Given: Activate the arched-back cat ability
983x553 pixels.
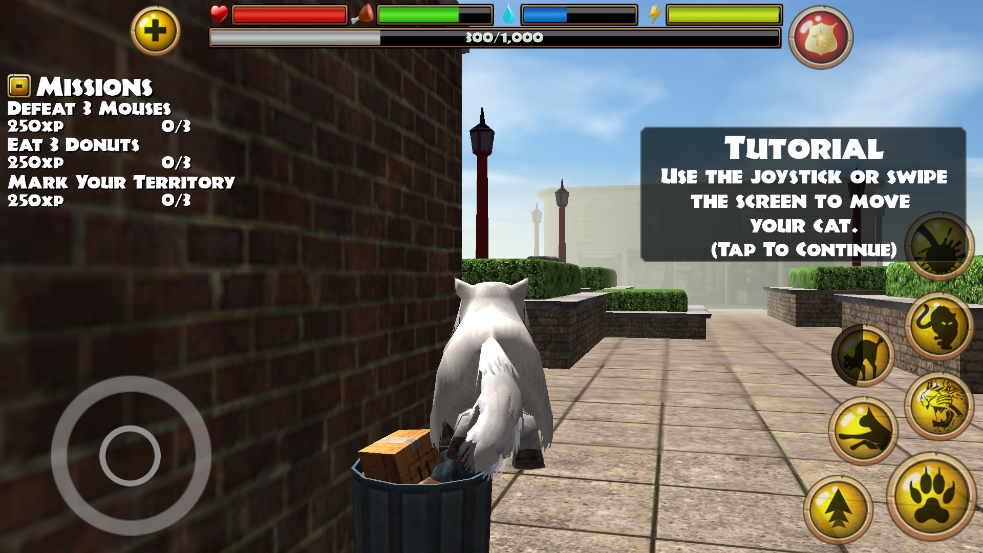Looking at the screenshot, I should tap(862, 355).
